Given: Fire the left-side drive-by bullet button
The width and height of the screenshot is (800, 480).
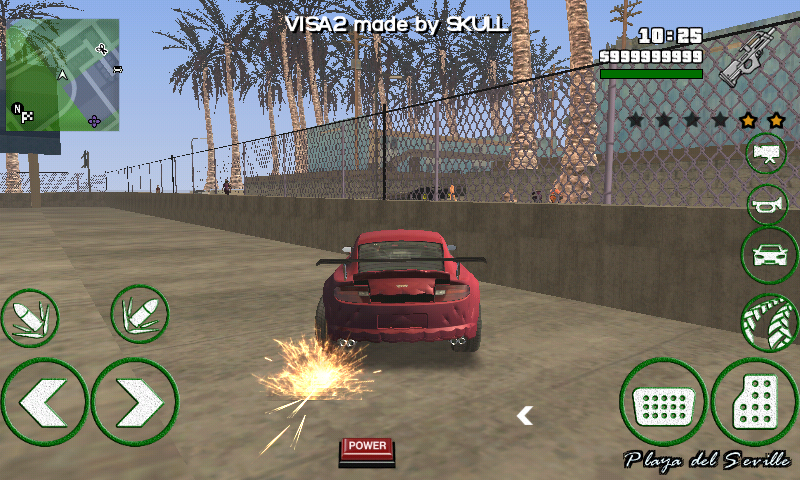Looking at the screenshot, I should 29,318.
